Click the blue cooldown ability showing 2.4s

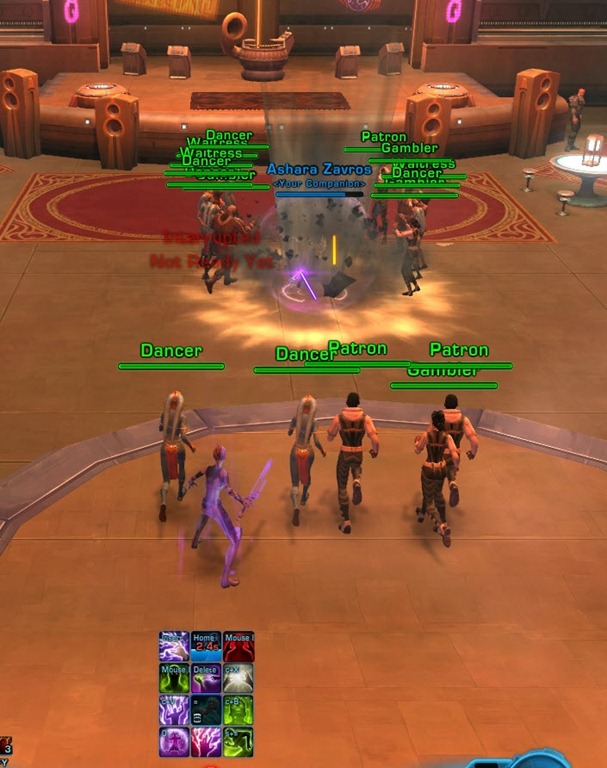pyautogui.click(x=206, y=647)
